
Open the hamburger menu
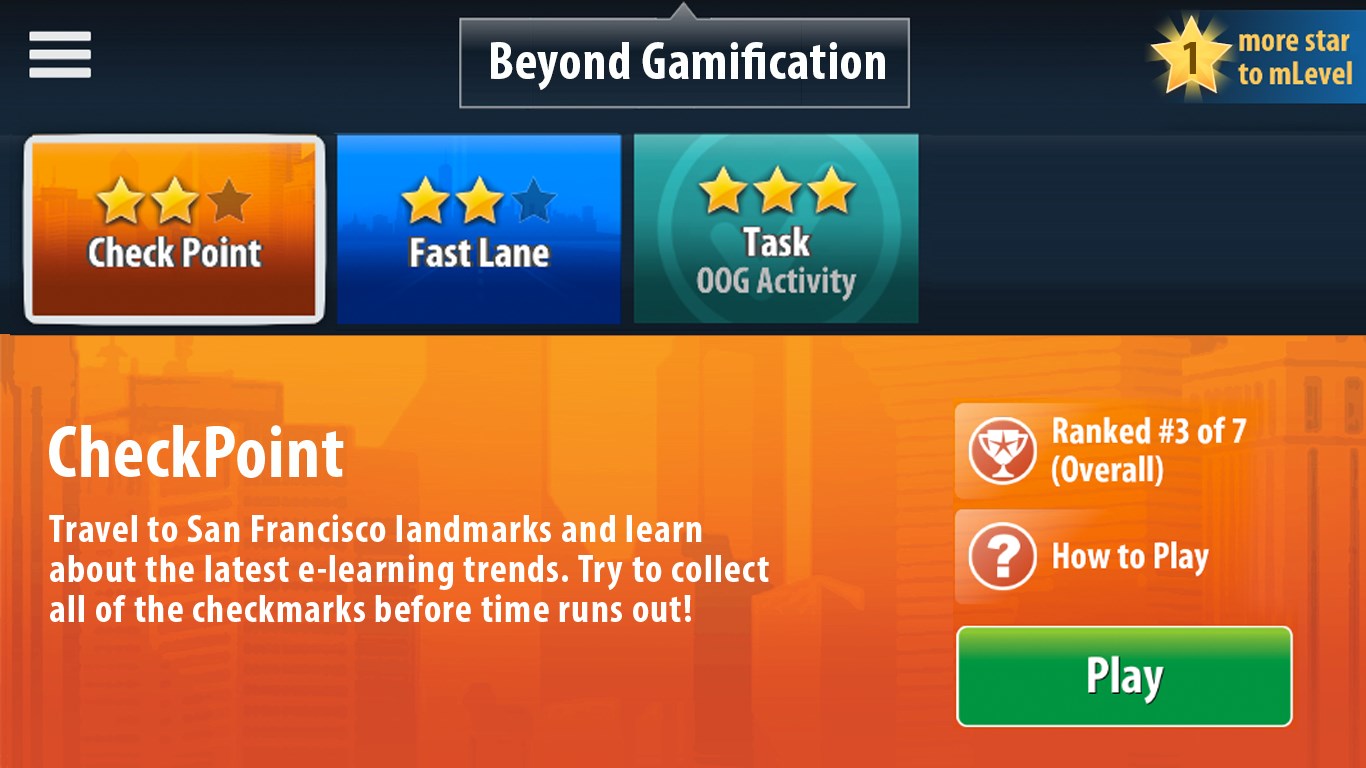tap(60, 55)
